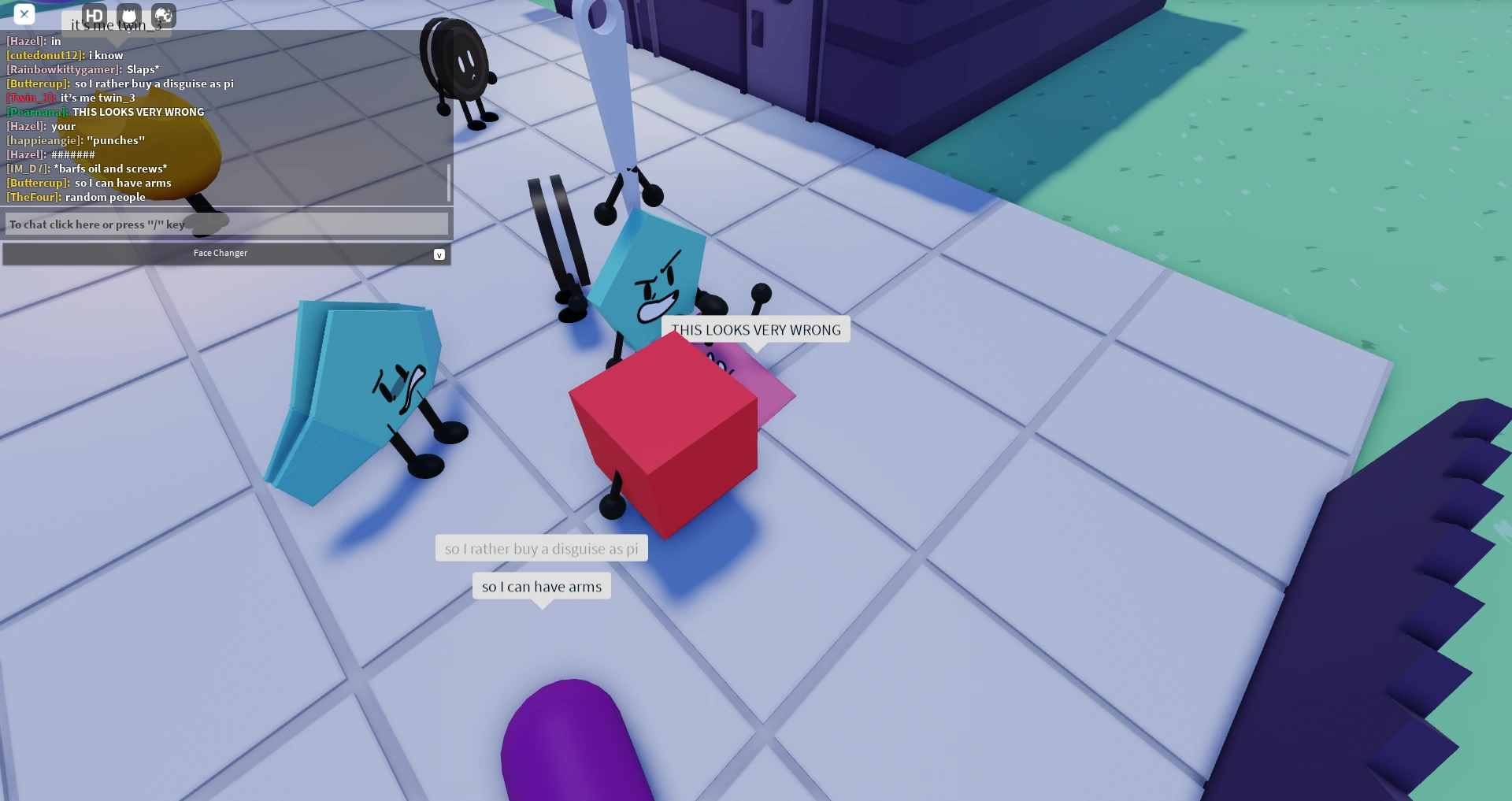The image size is (1512, 801).
Task: Click the THIS LOOKS VERY WRONG speech bubble
Action: click(x=756, y=329)
